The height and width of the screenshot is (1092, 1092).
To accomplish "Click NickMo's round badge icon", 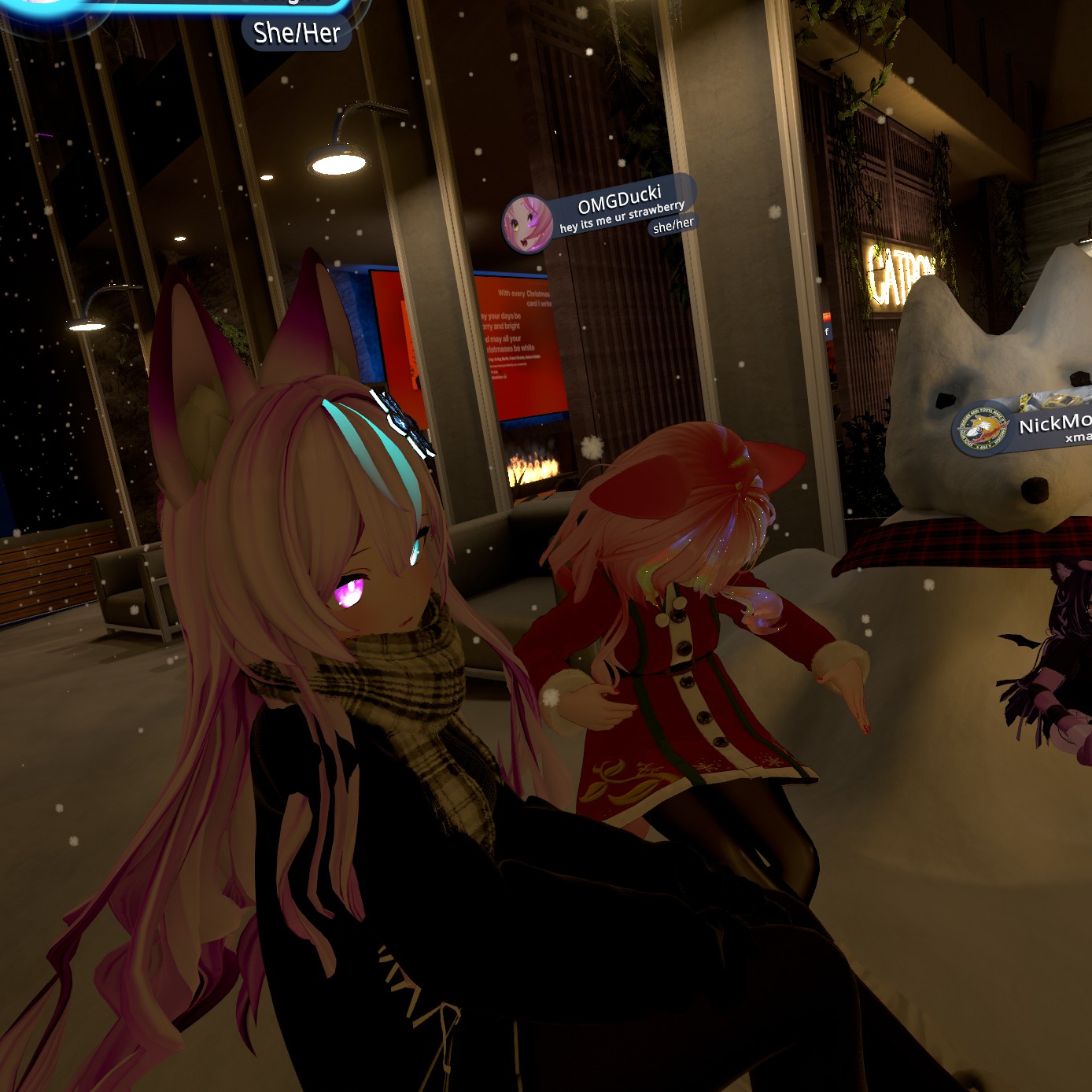I will click(x=981, y=430).
